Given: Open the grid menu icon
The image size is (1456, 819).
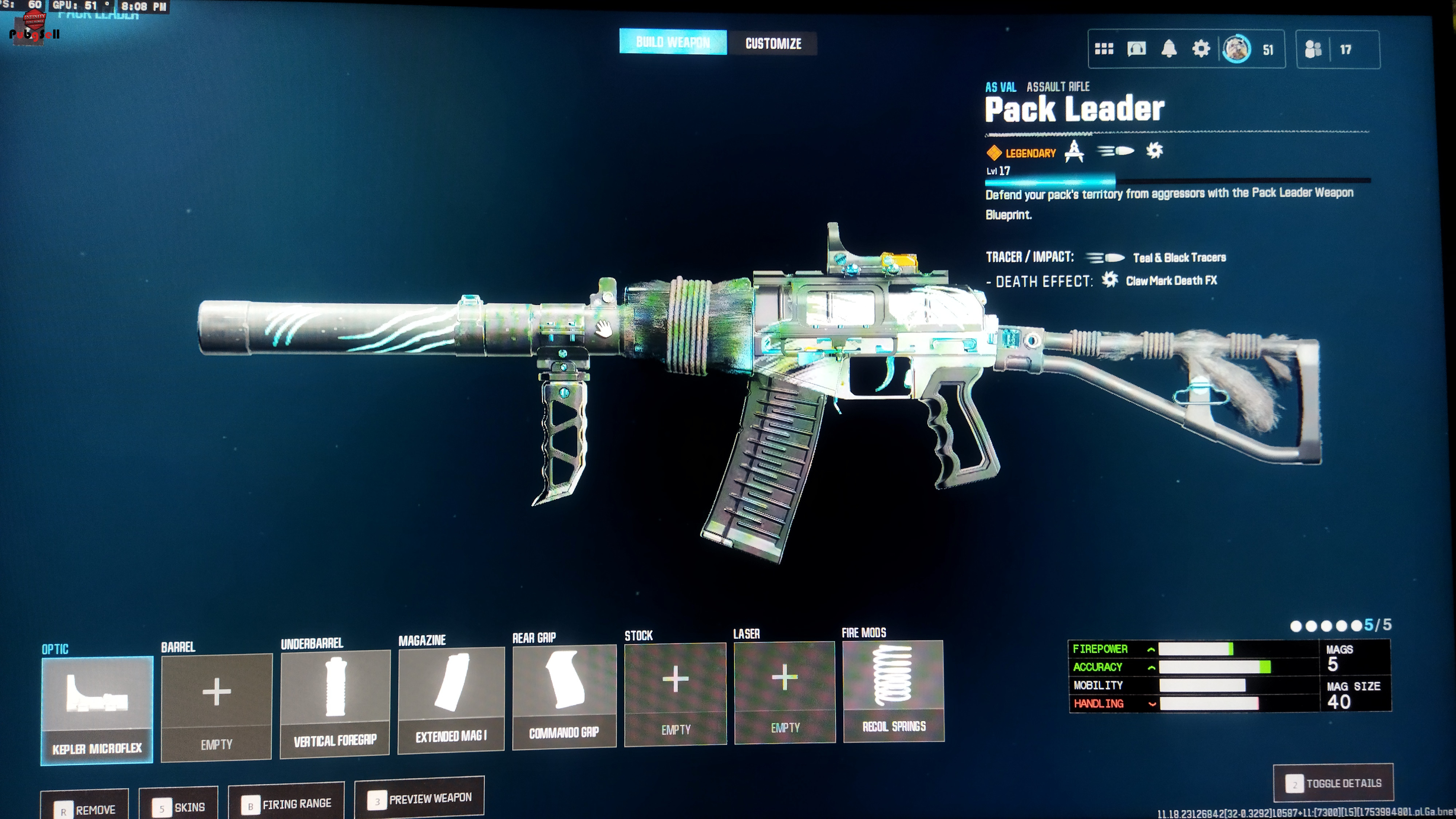Looking at the screenshot, I should 1103,49.
